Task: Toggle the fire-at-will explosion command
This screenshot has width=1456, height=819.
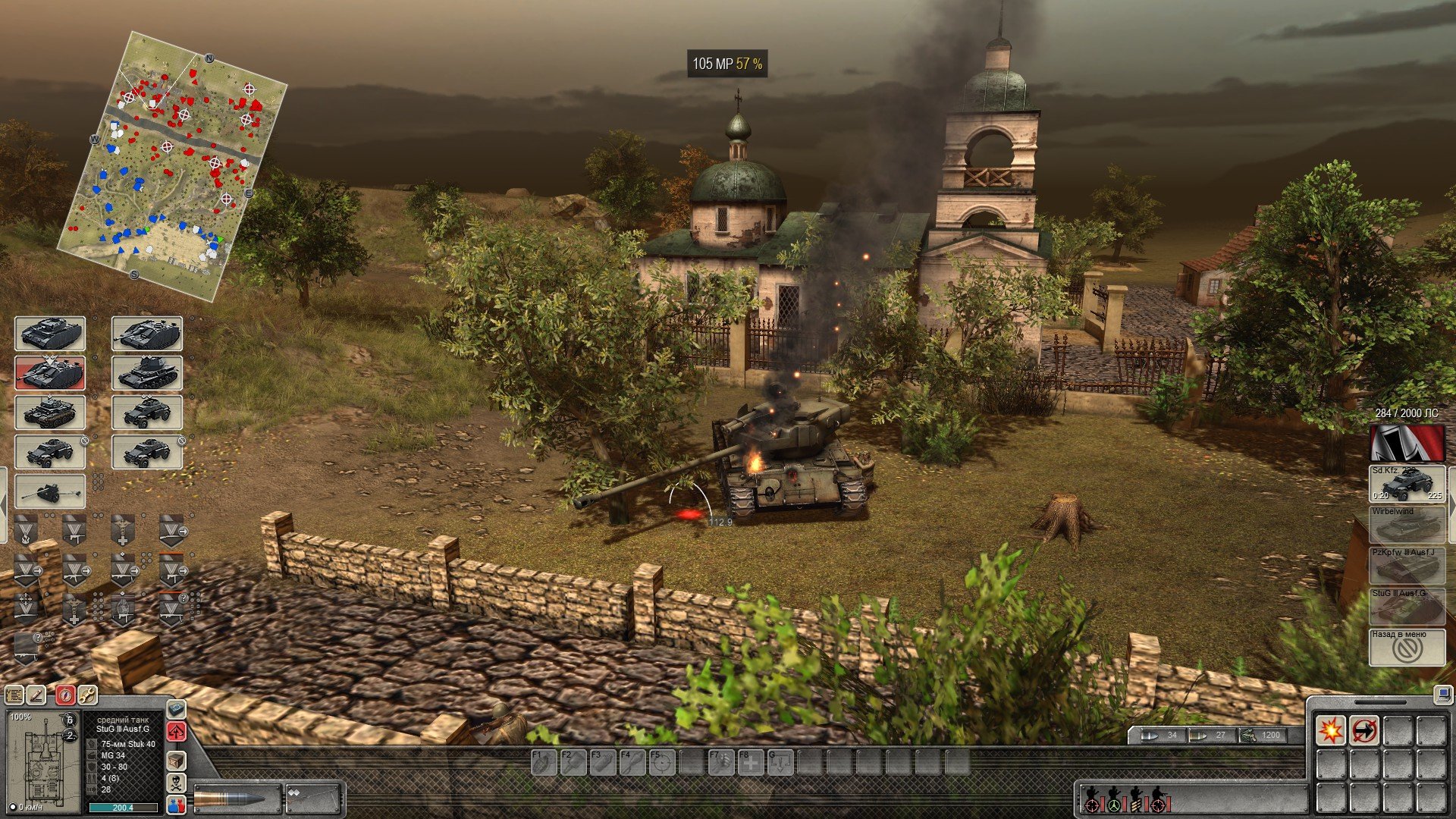Action: (x=1330, y=730)
